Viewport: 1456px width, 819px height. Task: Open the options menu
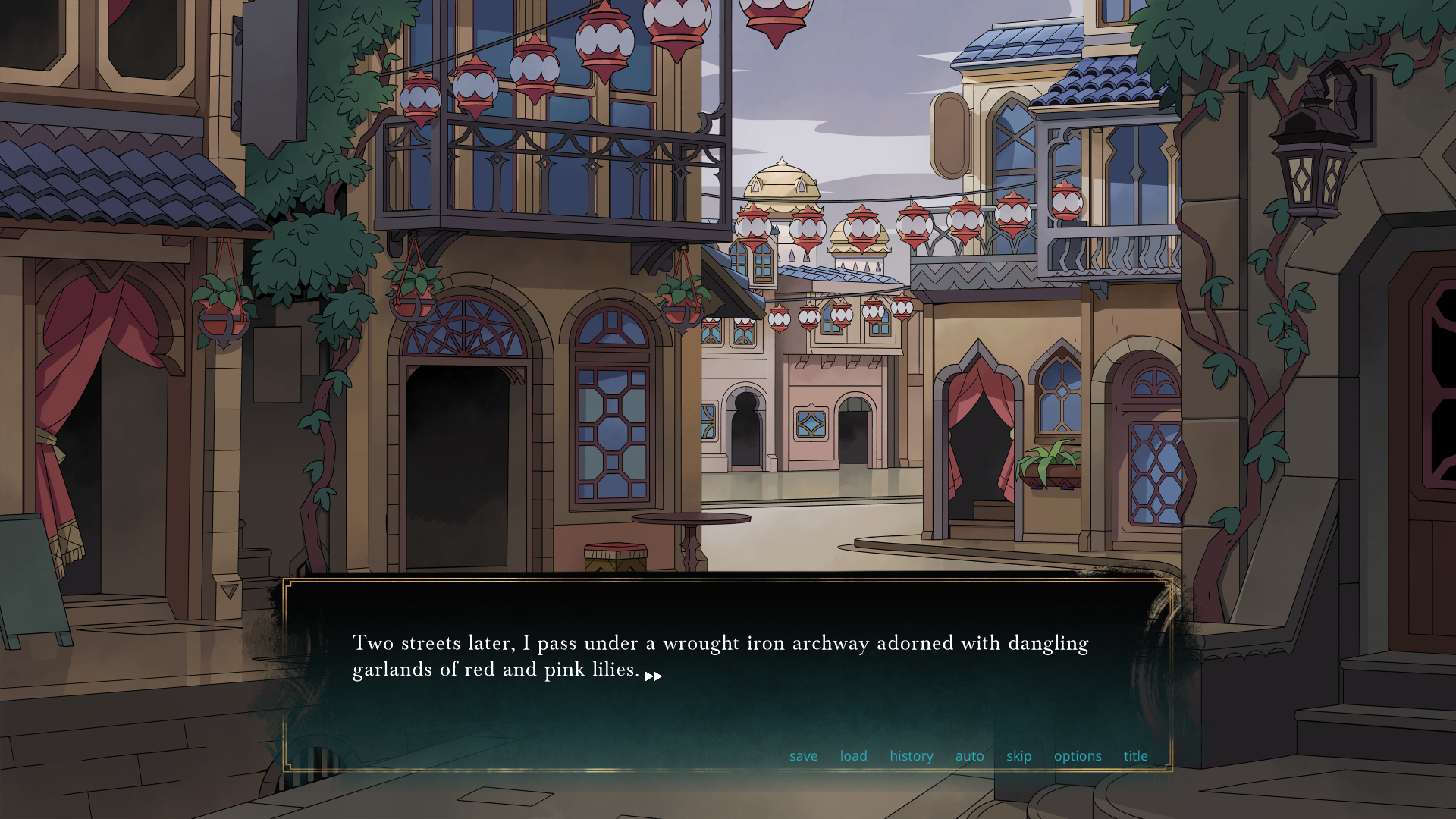[x=1077, y=756]
